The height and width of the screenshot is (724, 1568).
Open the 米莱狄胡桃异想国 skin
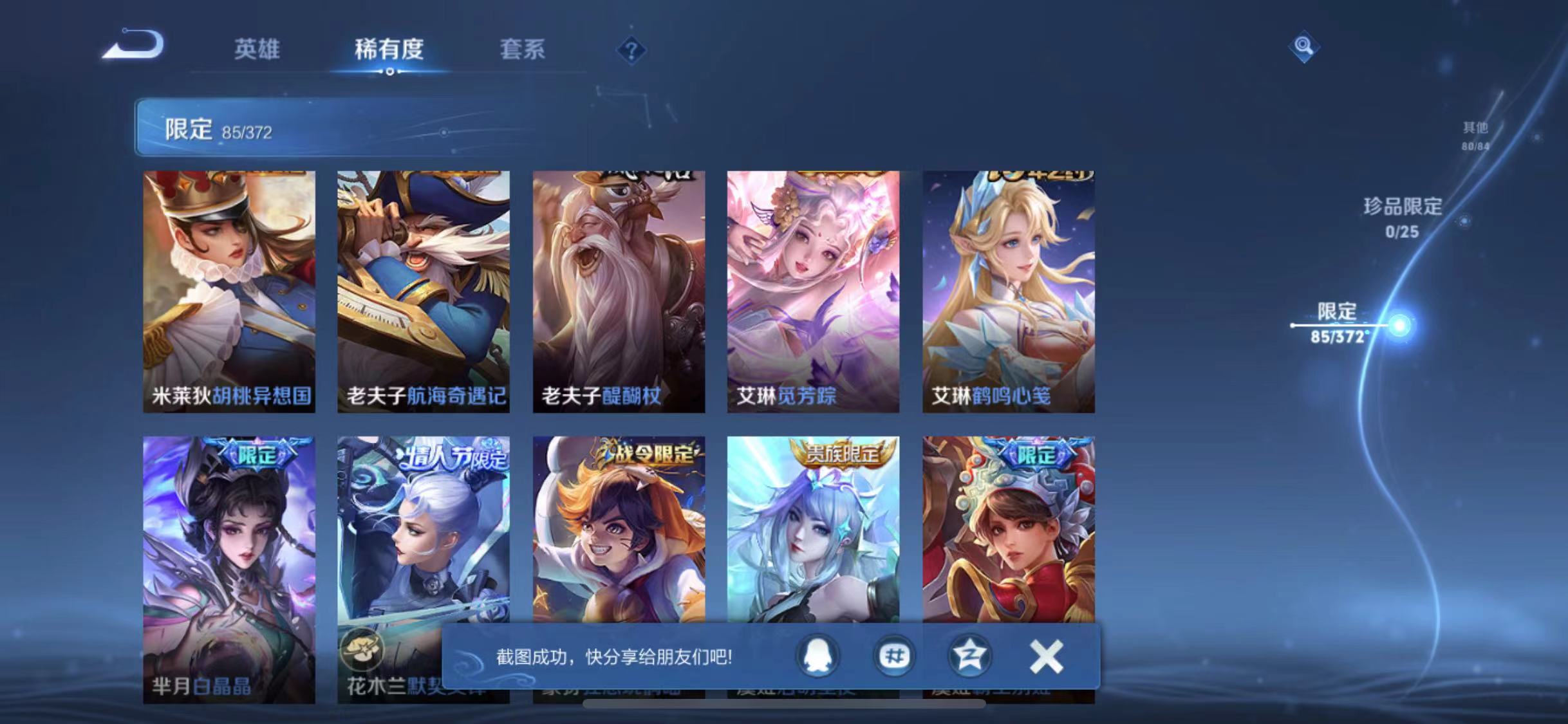click(x=230, y=290)
